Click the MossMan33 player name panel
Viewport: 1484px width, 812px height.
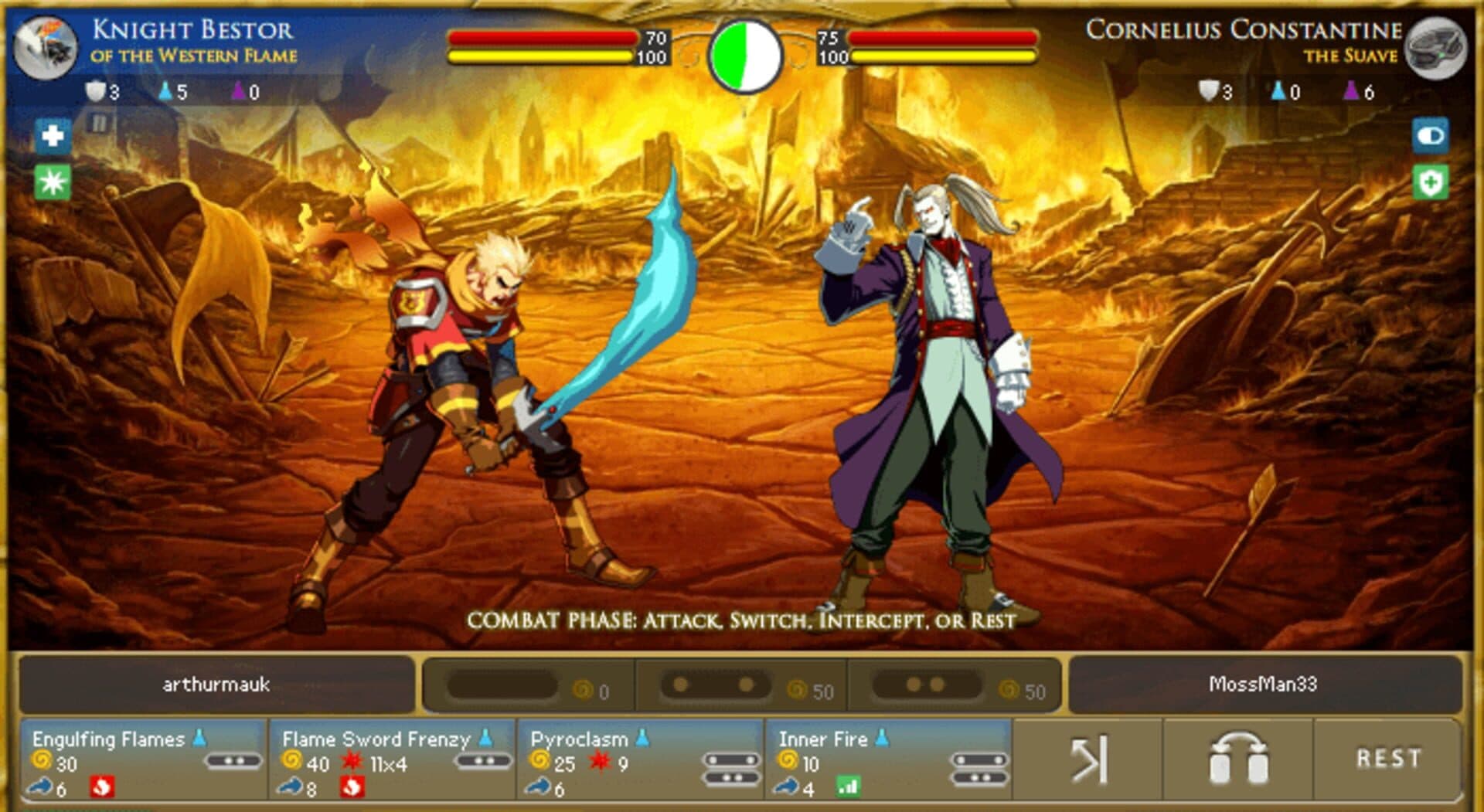[1263, 685]
